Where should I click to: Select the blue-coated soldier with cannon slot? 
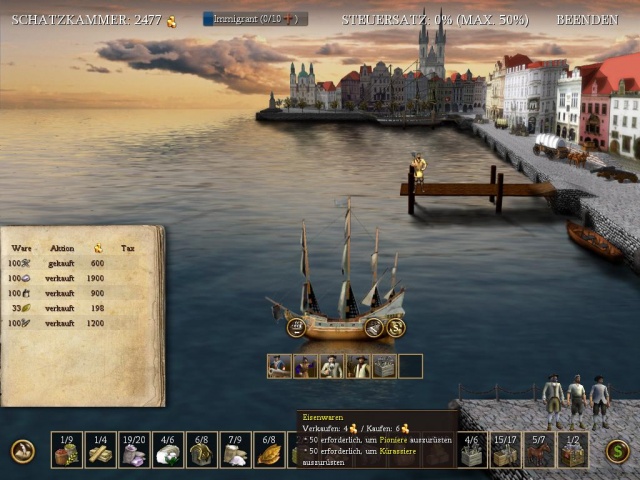[x=279, y=366]
